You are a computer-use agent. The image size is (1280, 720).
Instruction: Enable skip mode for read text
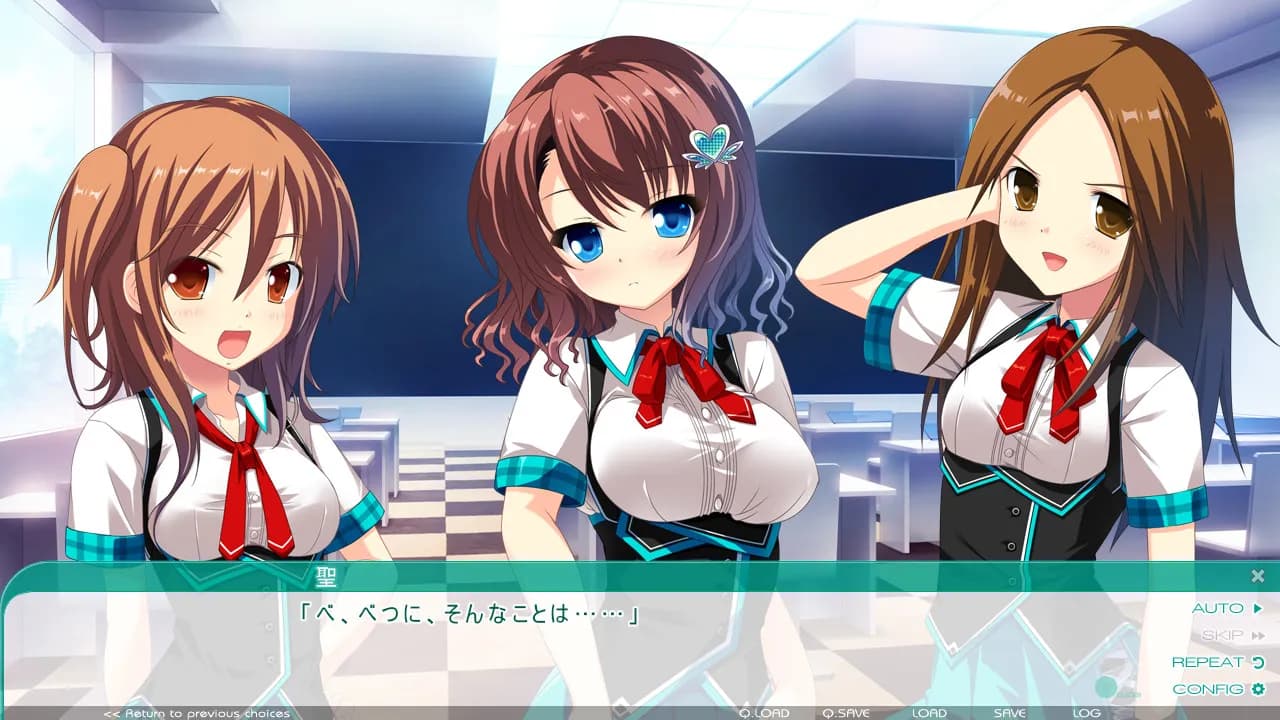[1224, 635]
